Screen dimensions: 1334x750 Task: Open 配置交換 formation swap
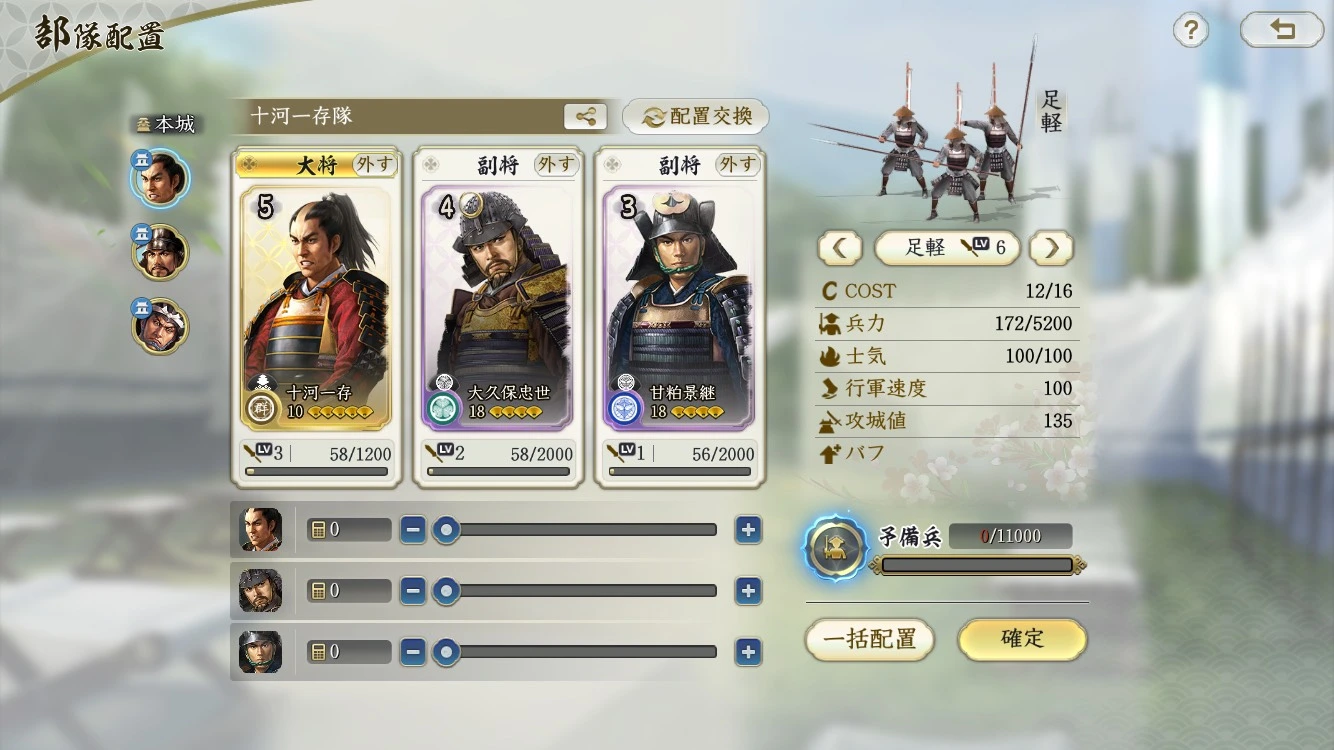696,117
